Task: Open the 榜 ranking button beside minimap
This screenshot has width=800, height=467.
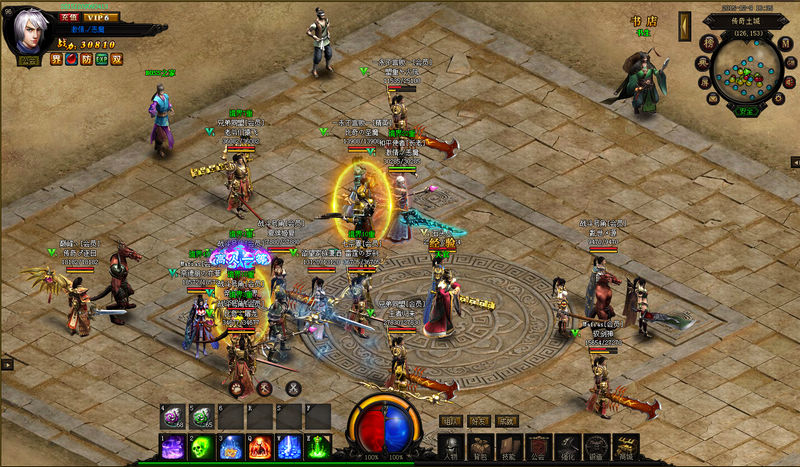Action: click(x=707, y=43)
